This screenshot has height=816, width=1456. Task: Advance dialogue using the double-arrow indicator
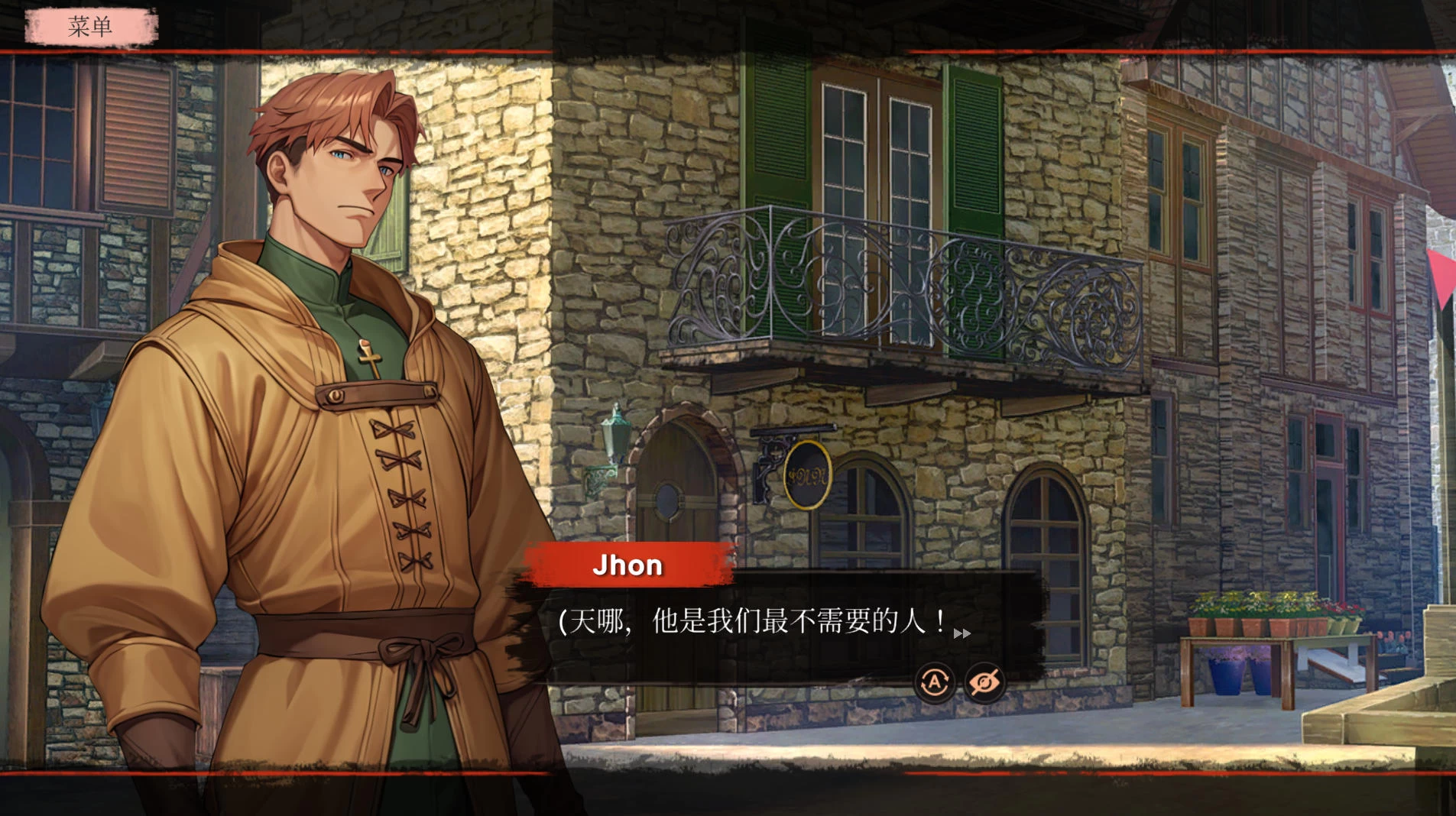click(962, 633)
